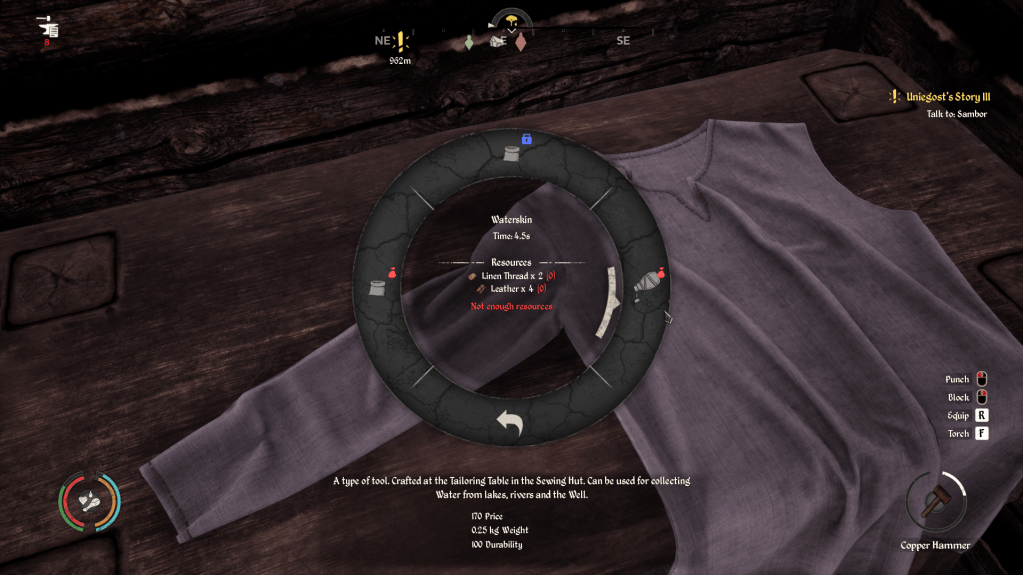Go back using the return arrow
Viewport: 1023px width, 575px height.
coord(510,422)
